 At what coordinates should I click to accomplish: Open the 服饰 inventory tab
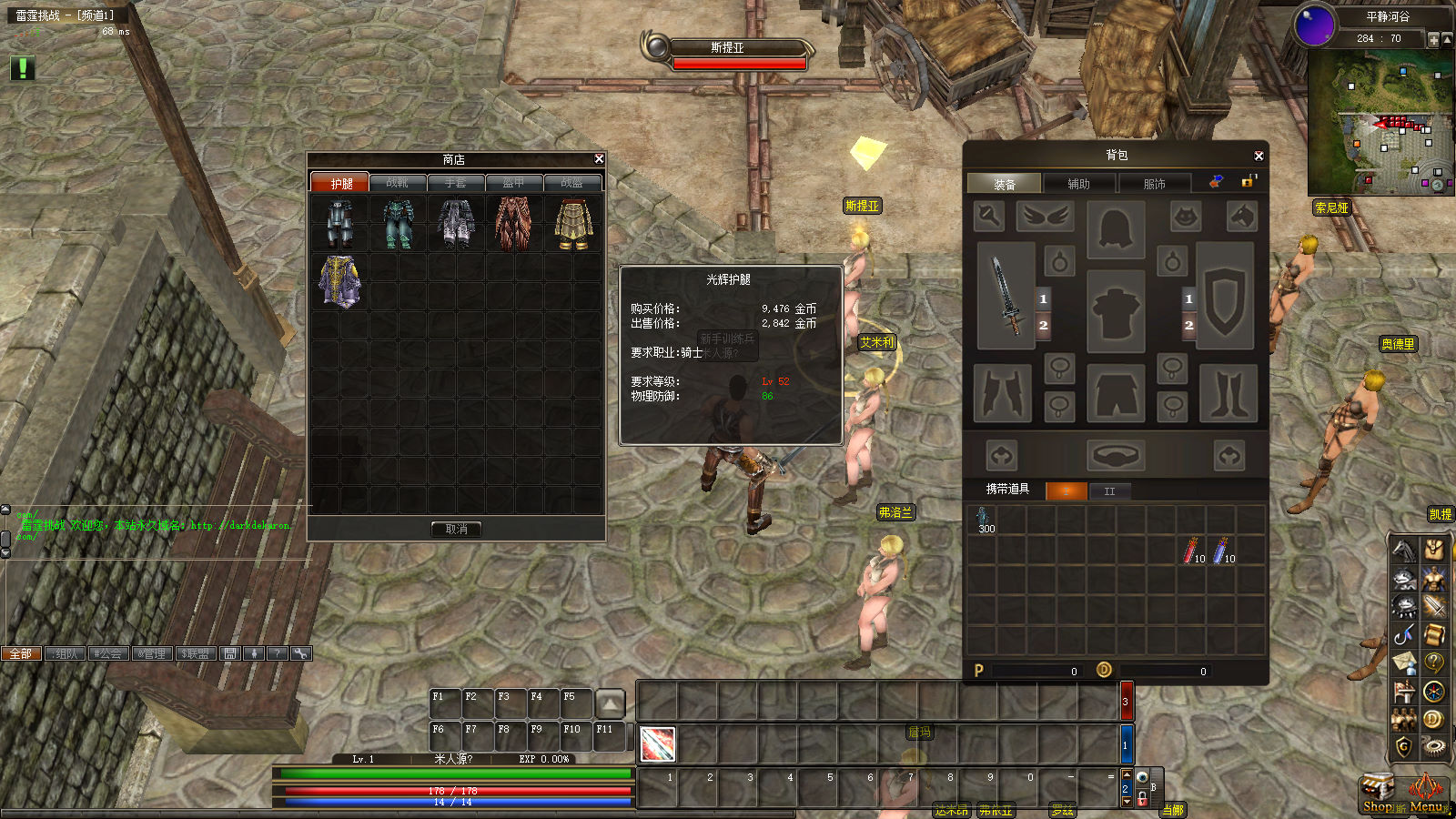[x=1154, y=184]
